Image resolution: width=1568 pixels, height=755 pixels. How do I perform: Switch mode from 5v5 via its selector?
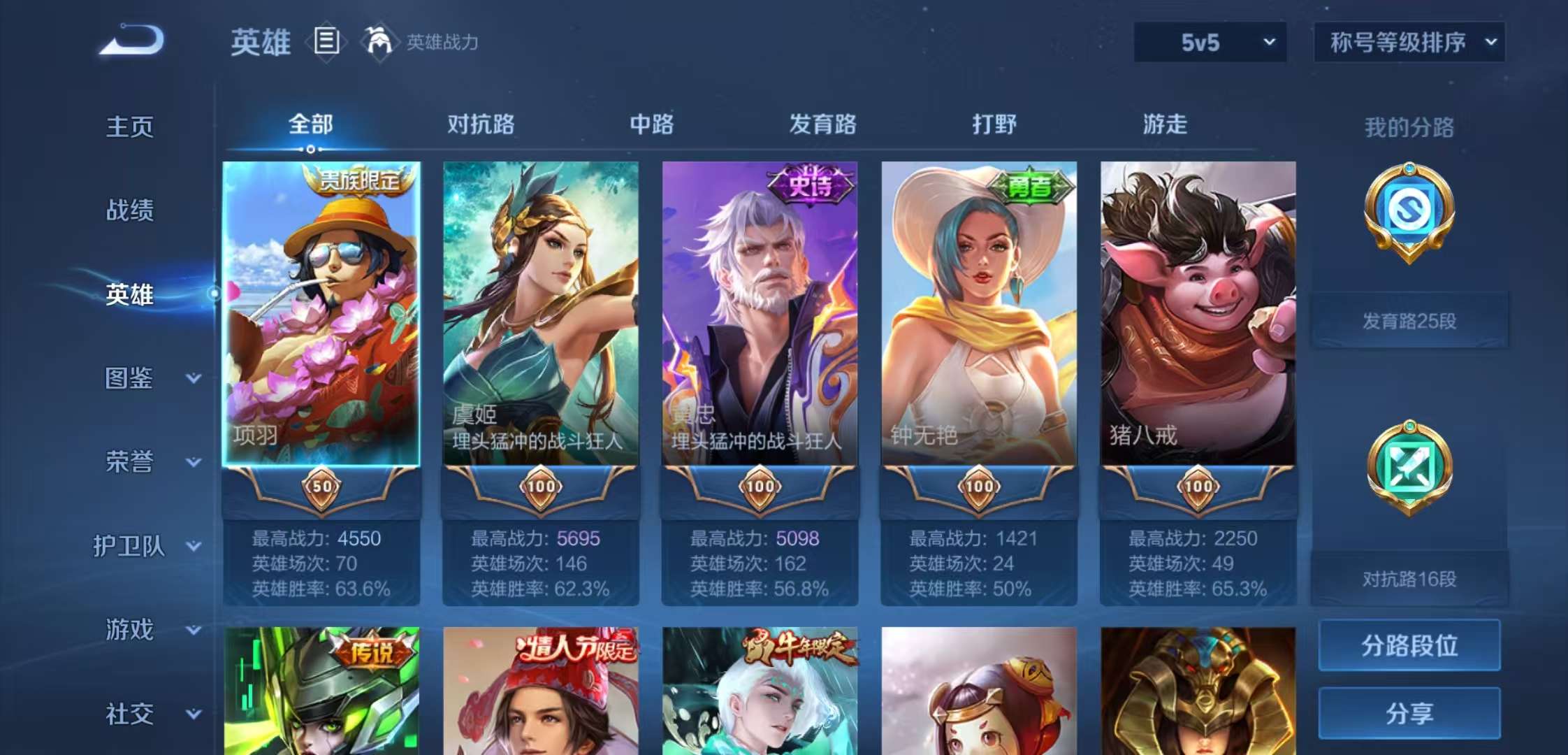coord(1209,42)
